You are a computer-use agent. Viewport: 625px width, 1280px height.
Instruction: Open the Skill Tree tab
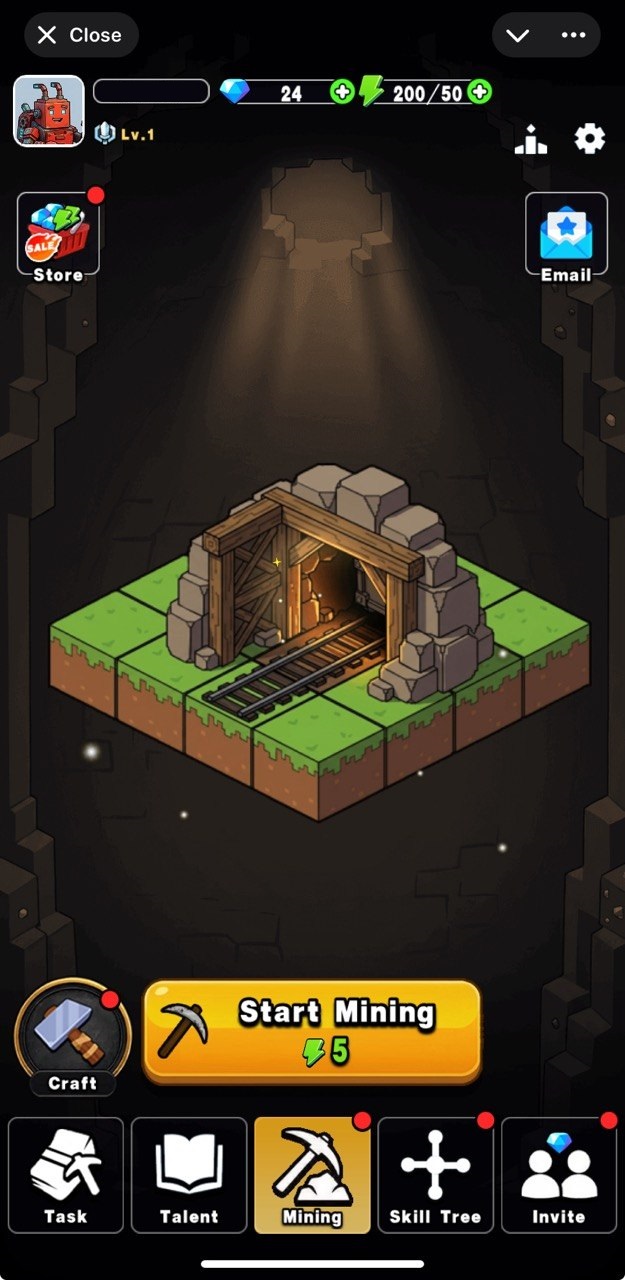tap(435, 1175)
